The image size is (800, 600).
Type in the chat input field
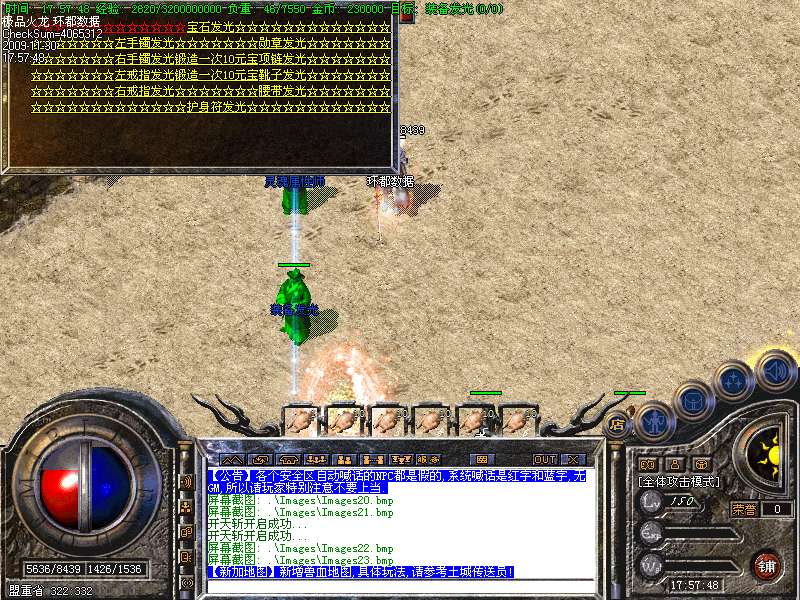(400, 586)
